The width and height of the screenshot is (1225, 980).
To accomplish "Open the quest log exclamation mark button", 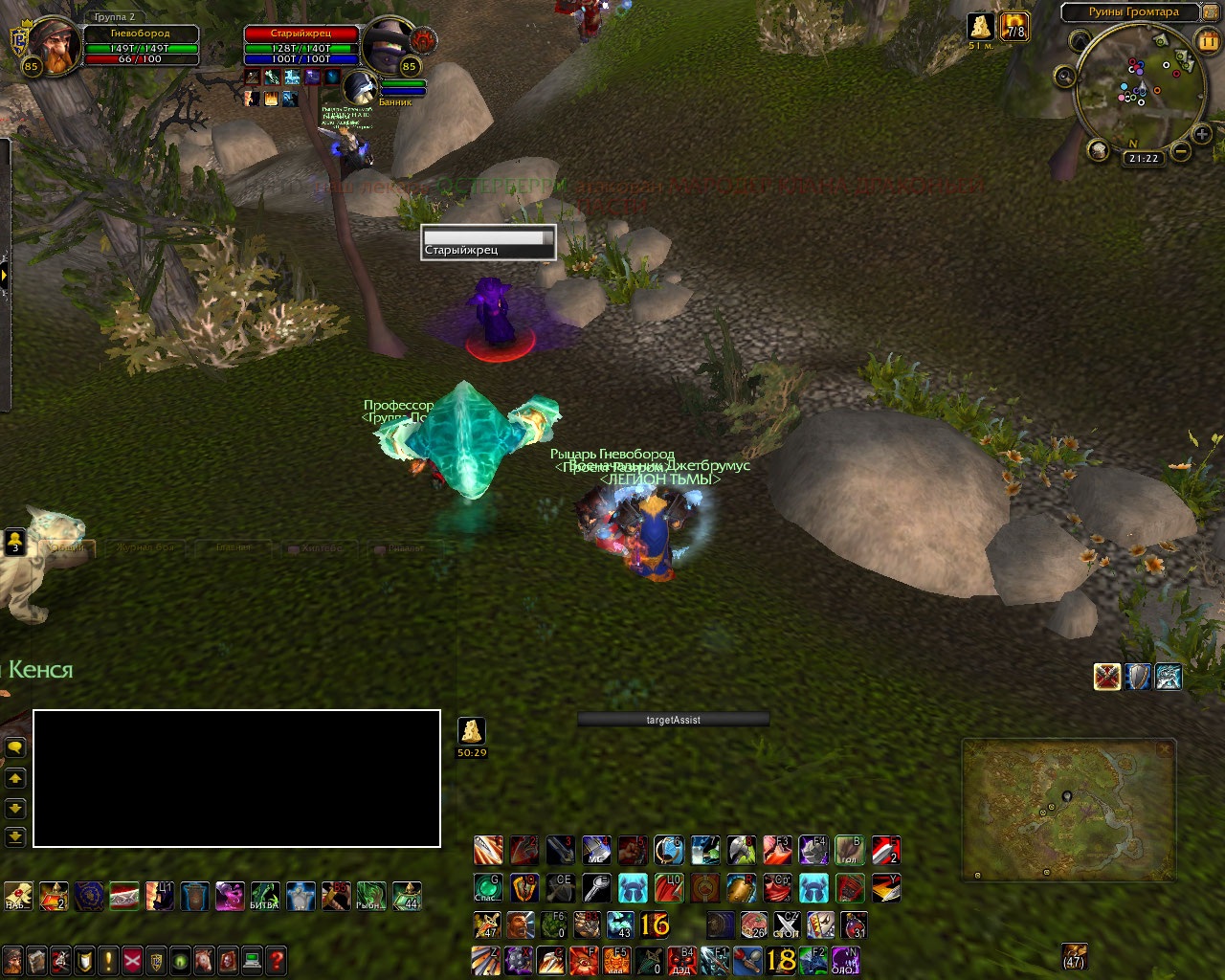I will pos(108,960).
